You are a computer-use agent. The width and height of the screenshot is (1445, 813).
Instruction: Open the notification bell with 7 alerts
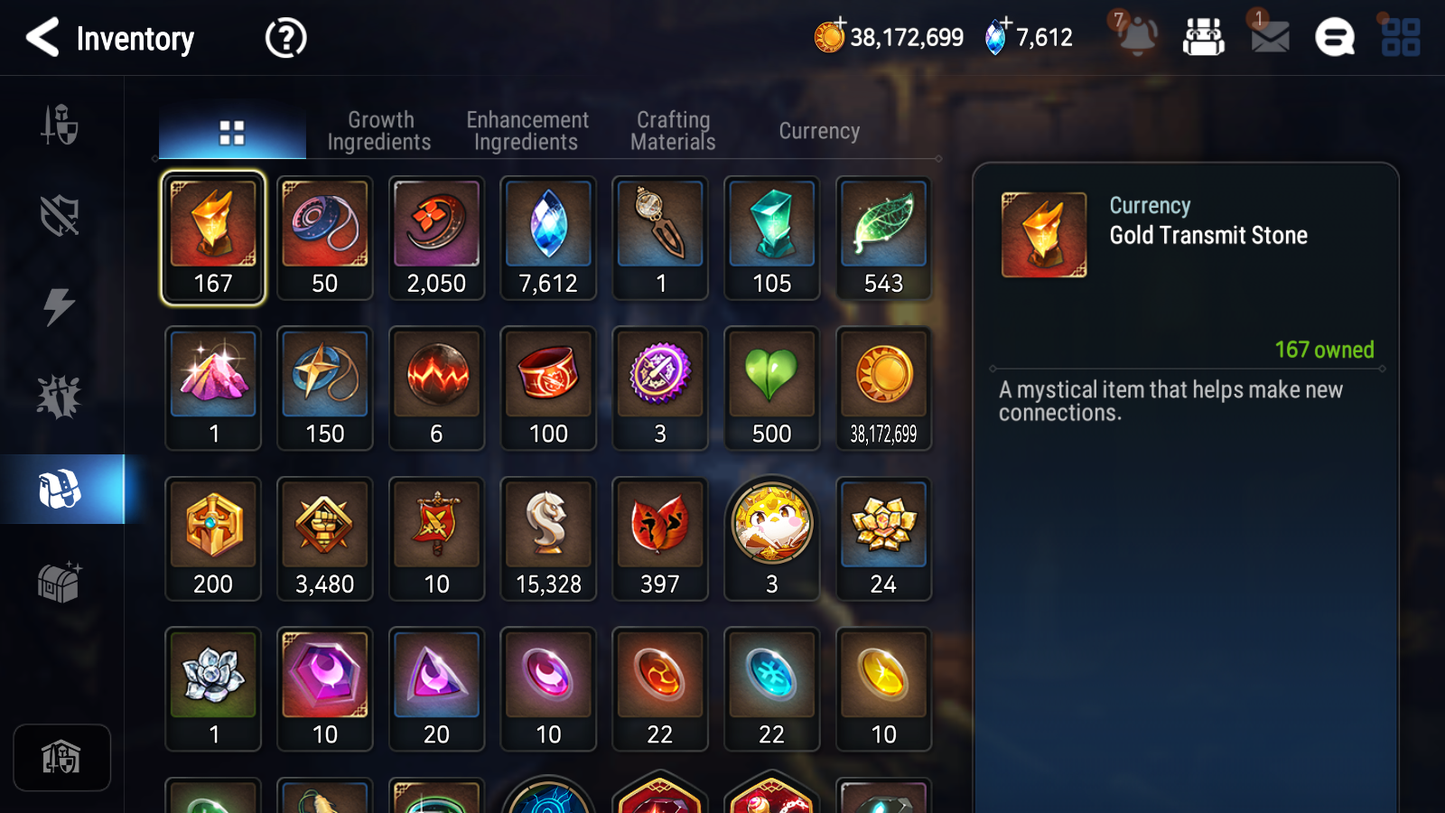click(1136, 36)
